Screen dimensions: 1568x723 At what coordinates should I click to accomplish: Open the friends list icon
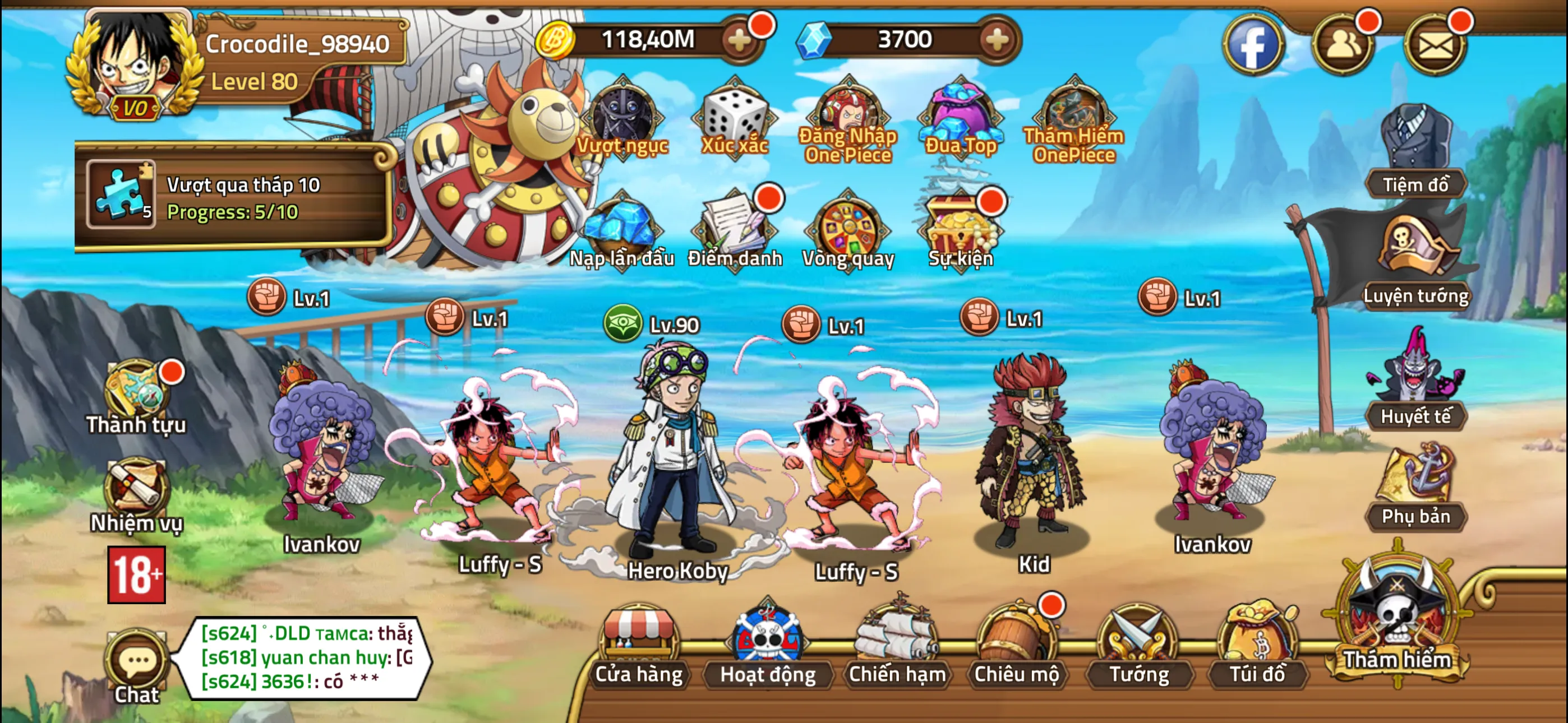1343,45
